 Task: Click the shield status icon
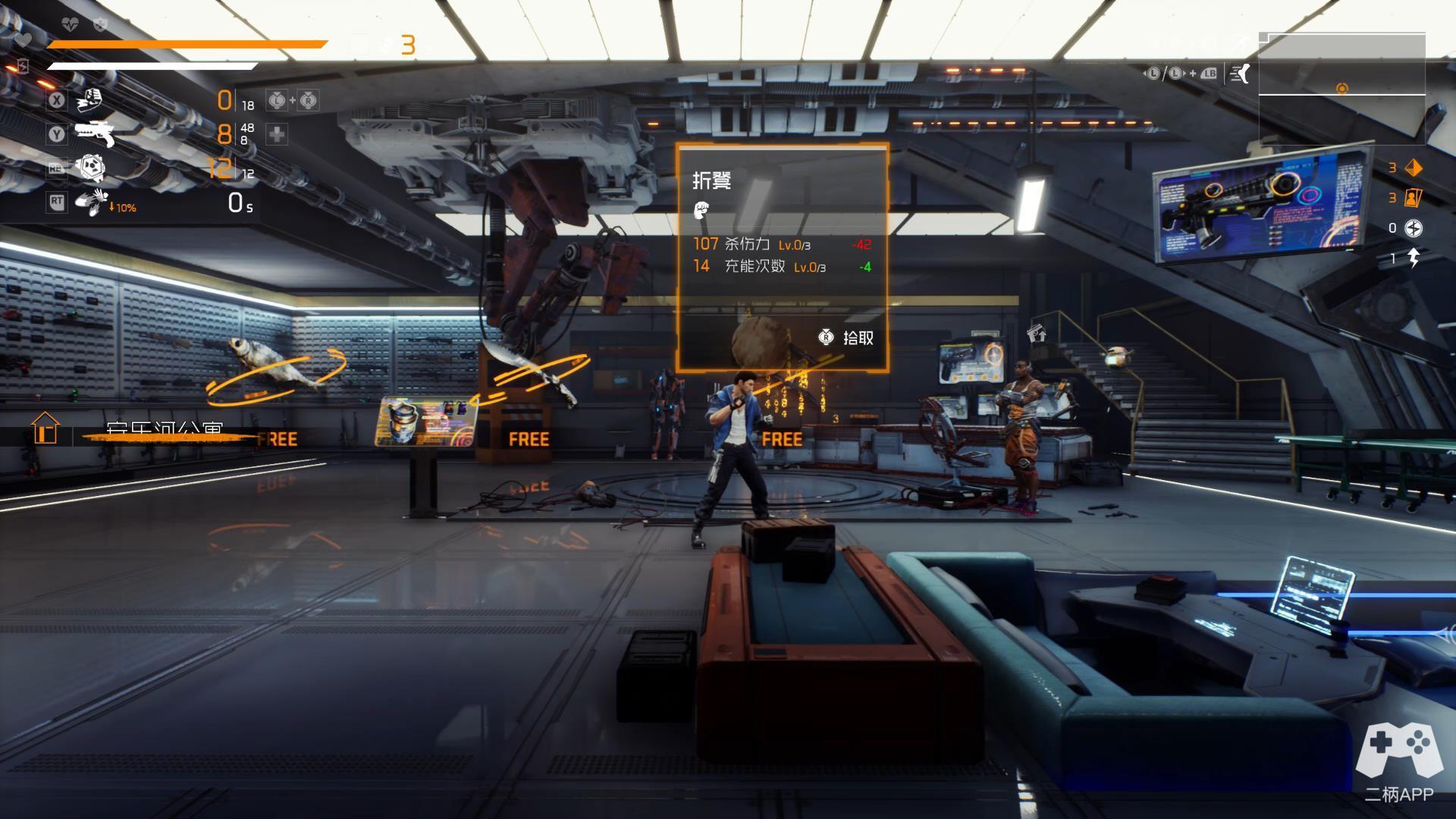(99, 25)
